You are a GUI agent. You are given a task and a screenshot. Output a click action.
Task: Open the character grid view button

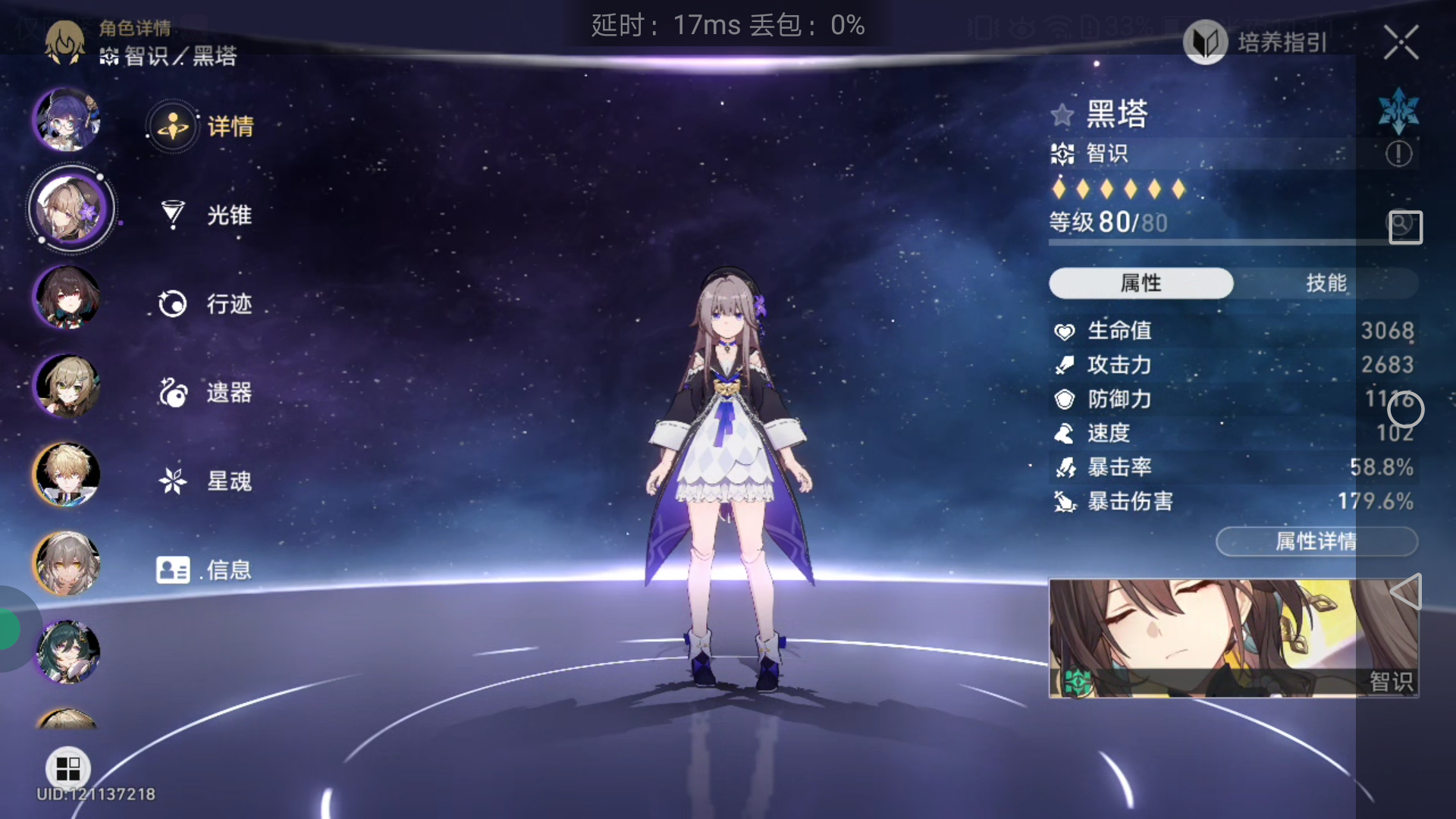coord(68,768)
